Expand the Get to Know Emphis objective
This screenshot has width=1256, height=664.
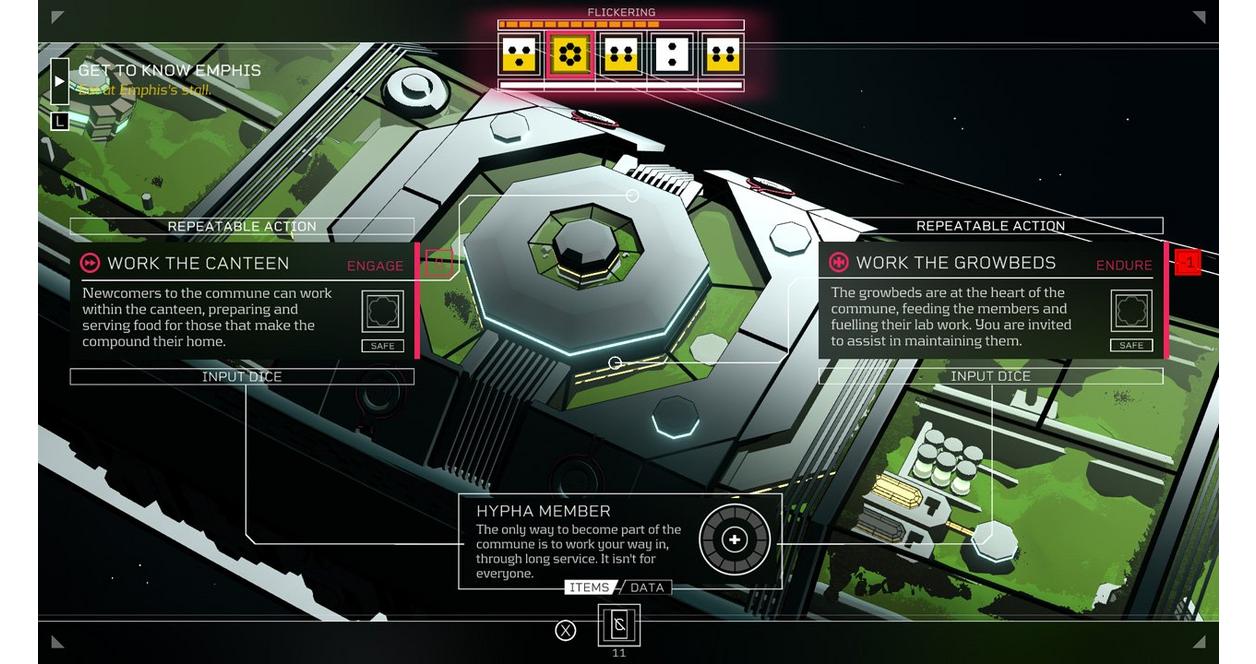(x=60, y=81)
